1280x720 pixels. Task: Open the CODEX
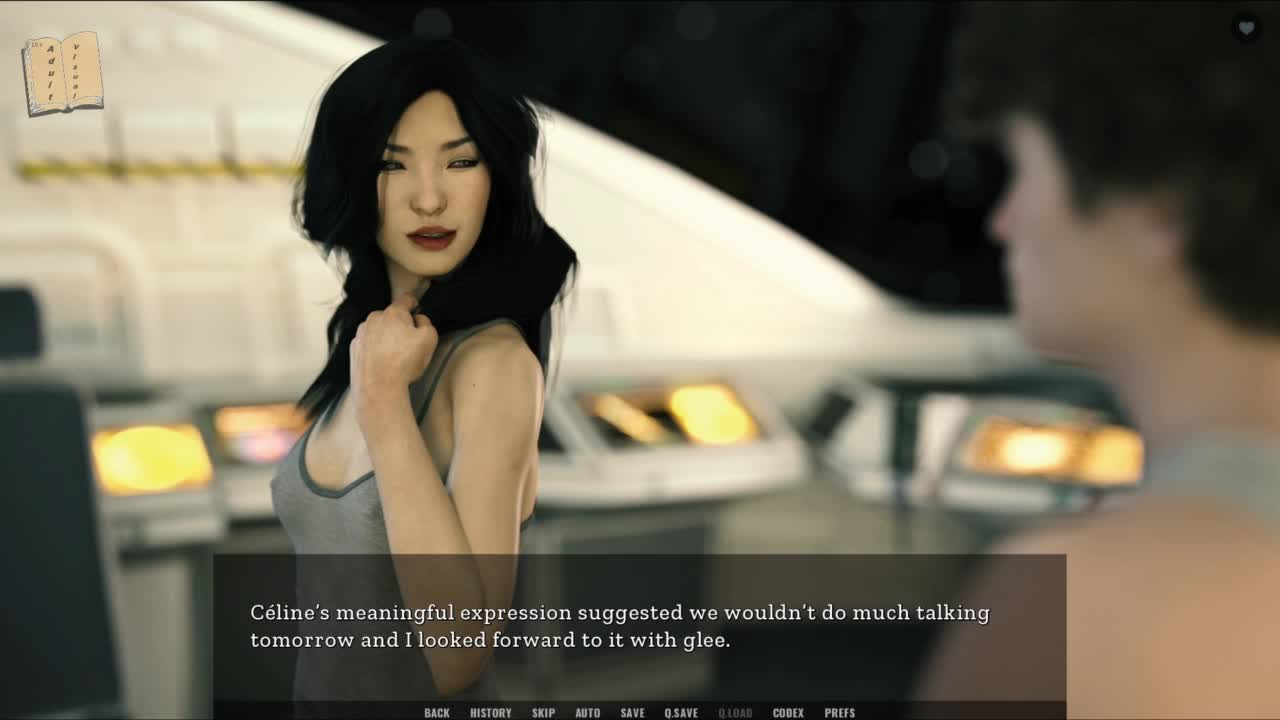tap(788, 712)
